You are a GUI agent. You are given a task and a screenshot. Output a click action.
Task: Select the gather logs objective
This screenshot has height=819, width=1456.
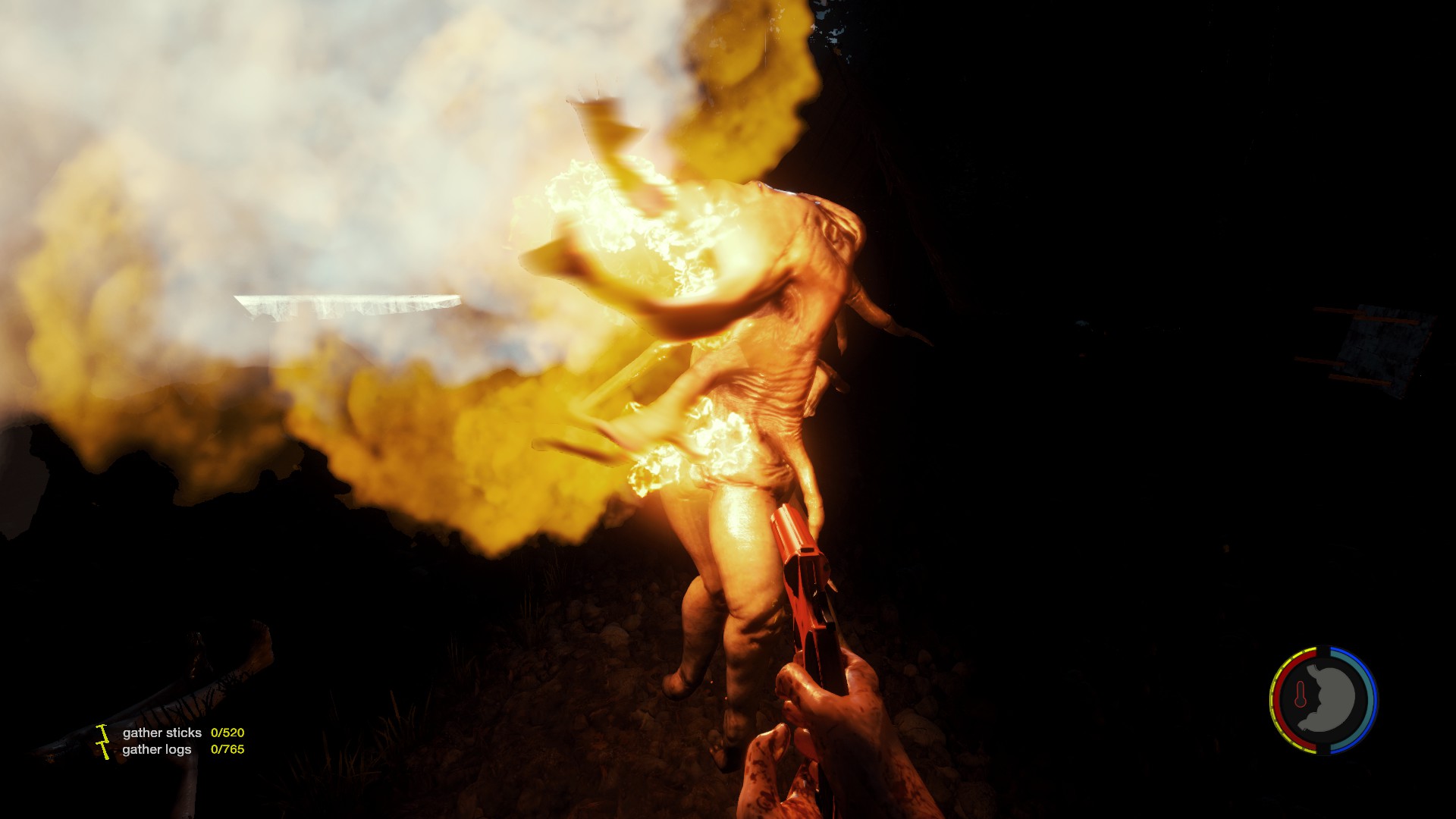pos(157,749)
